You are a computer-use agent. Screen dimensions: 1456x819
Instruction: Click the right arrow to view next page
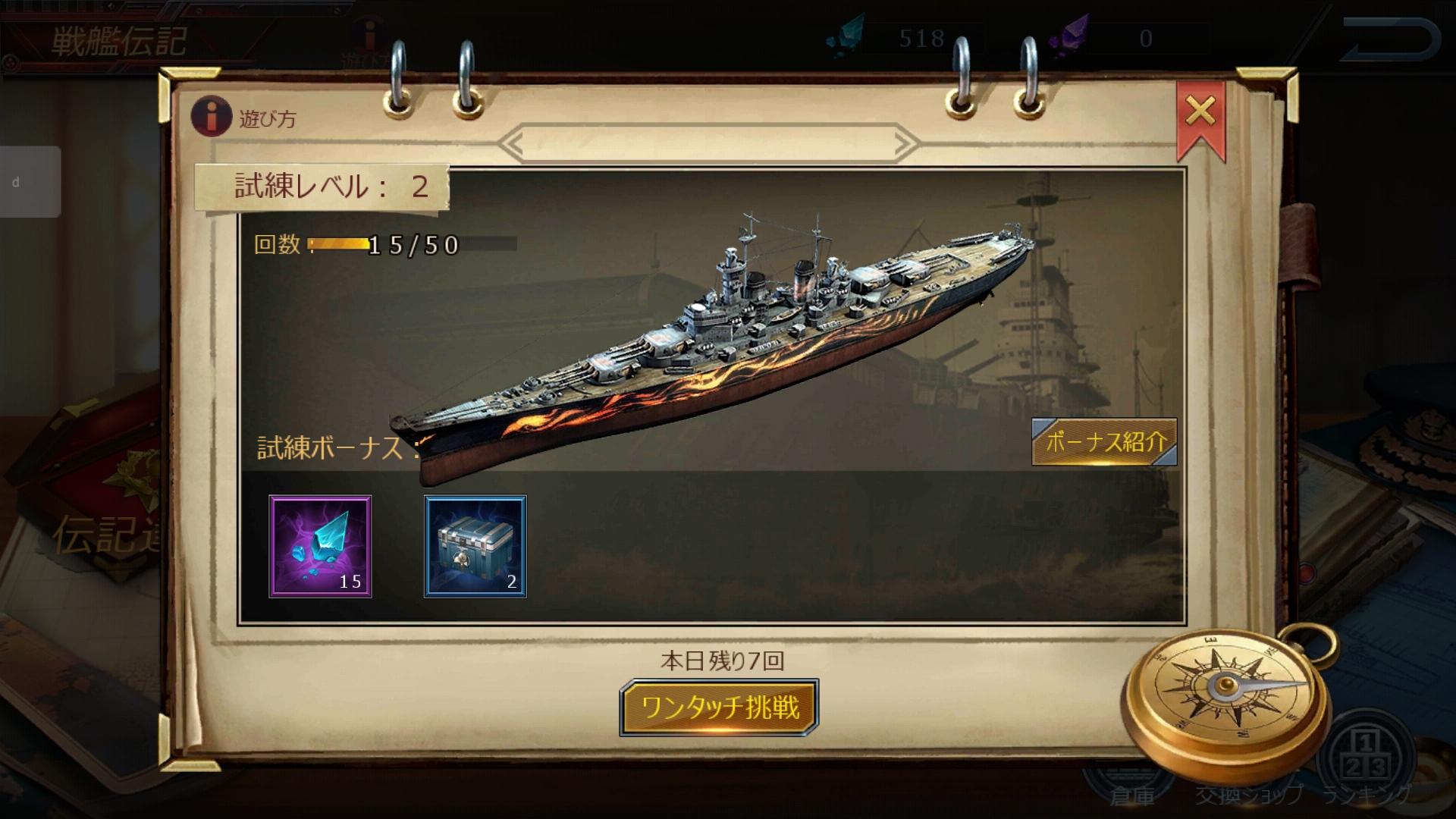[x=904, y=141]
